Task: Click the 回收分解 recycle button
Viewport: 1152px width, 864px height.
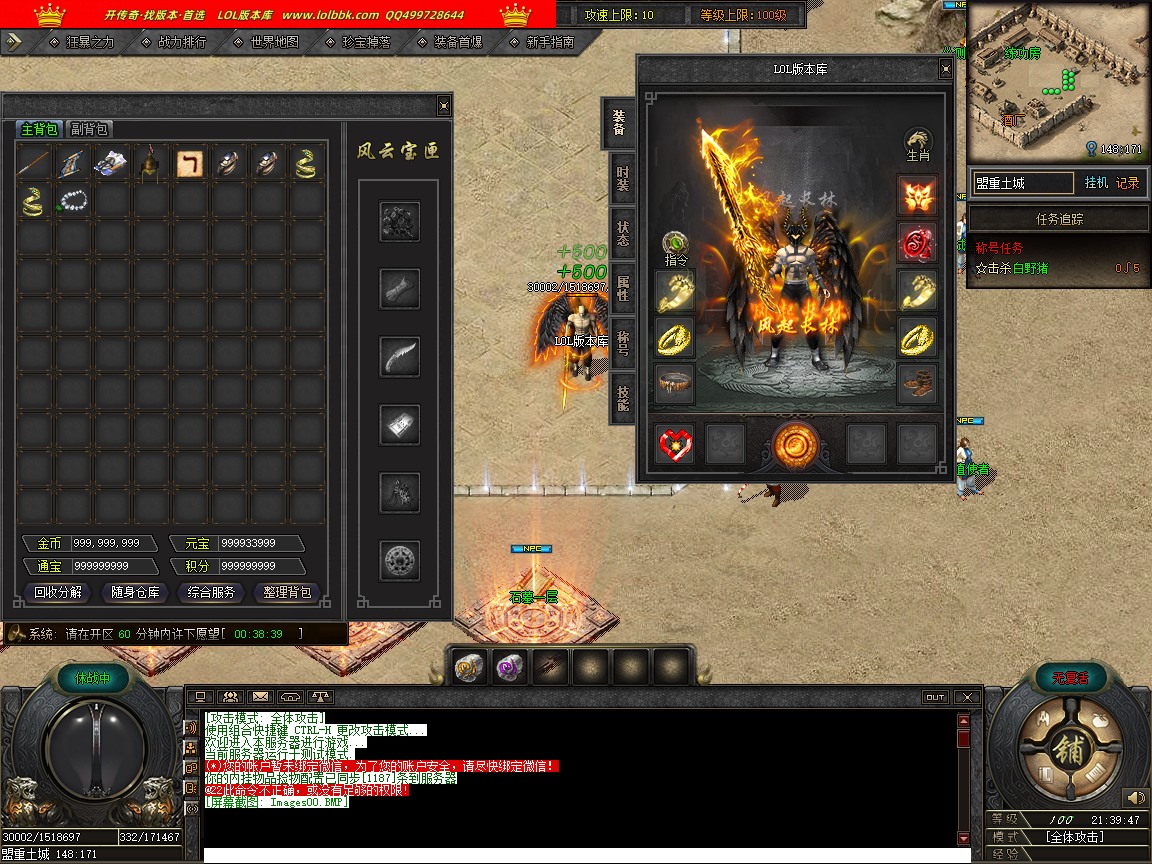Action: [x=58, y=592]
